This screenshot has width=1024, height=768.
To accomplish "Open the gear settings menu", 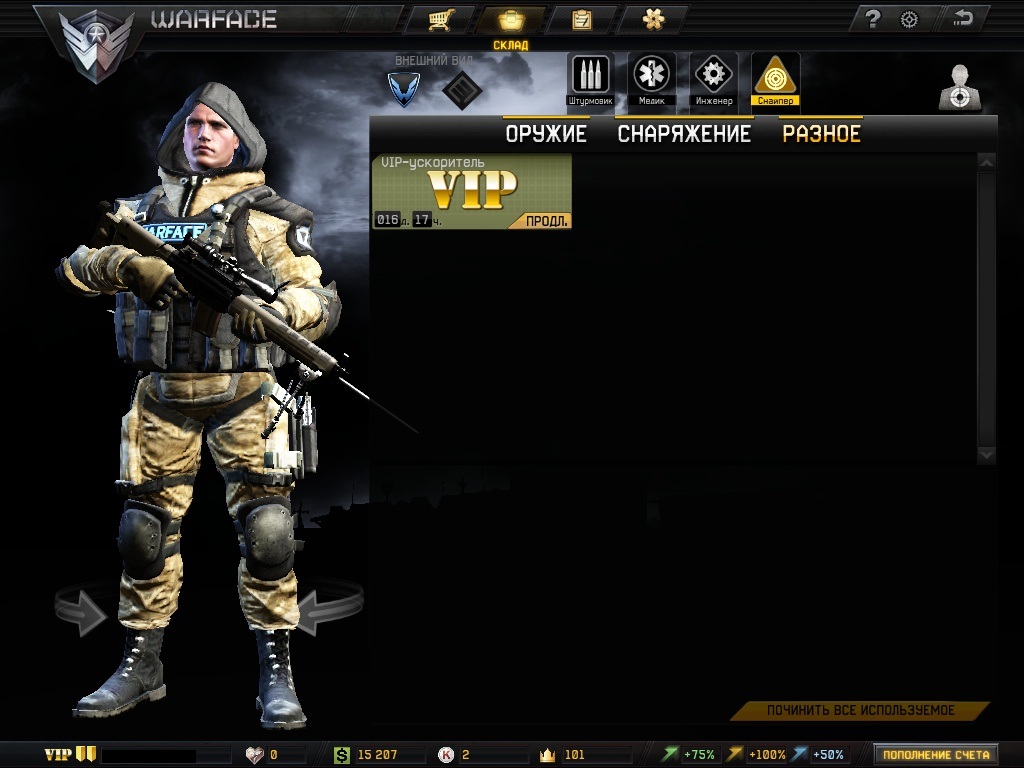I will click(909, 19).
